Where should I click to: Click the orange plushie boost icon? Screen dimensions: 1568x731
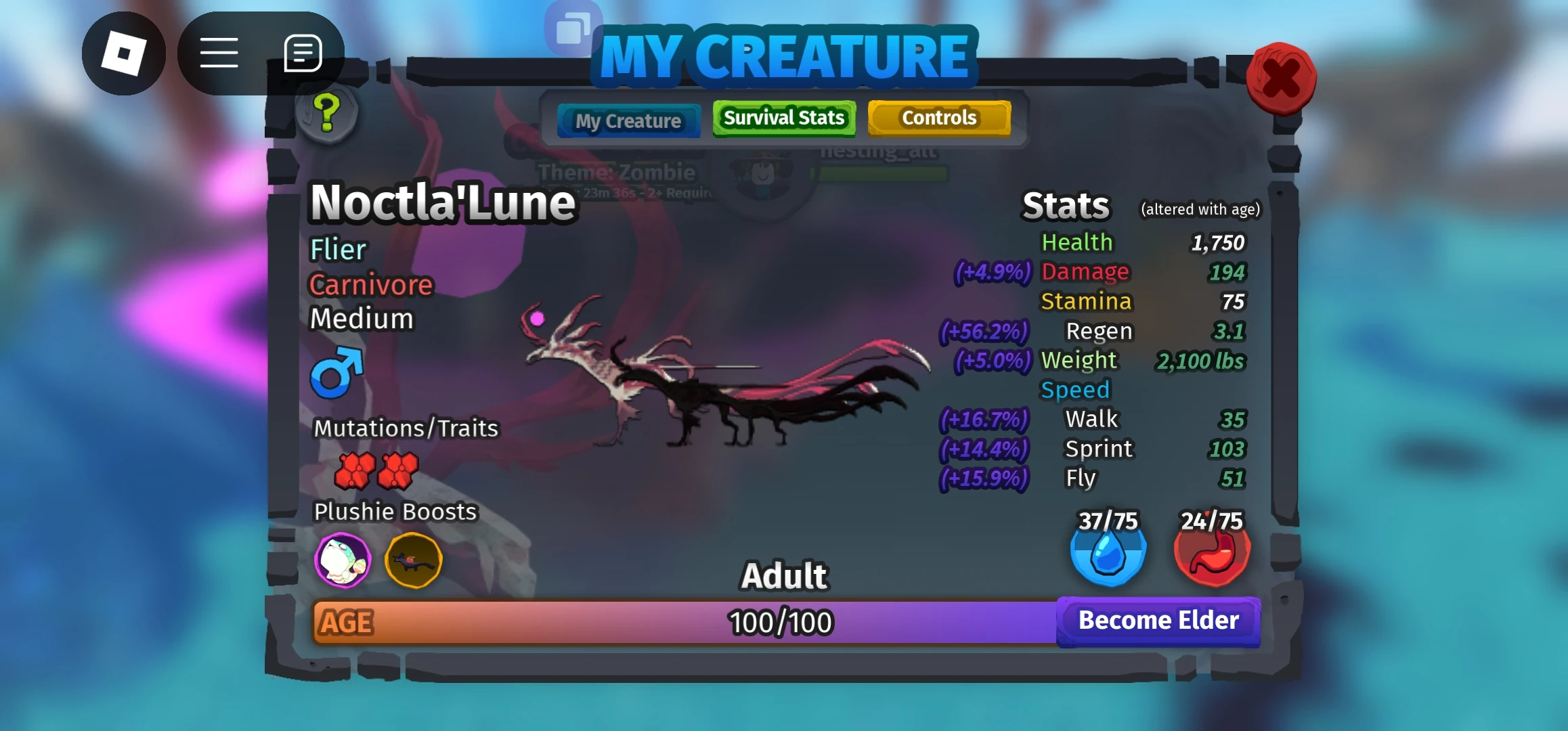(414, 560)
